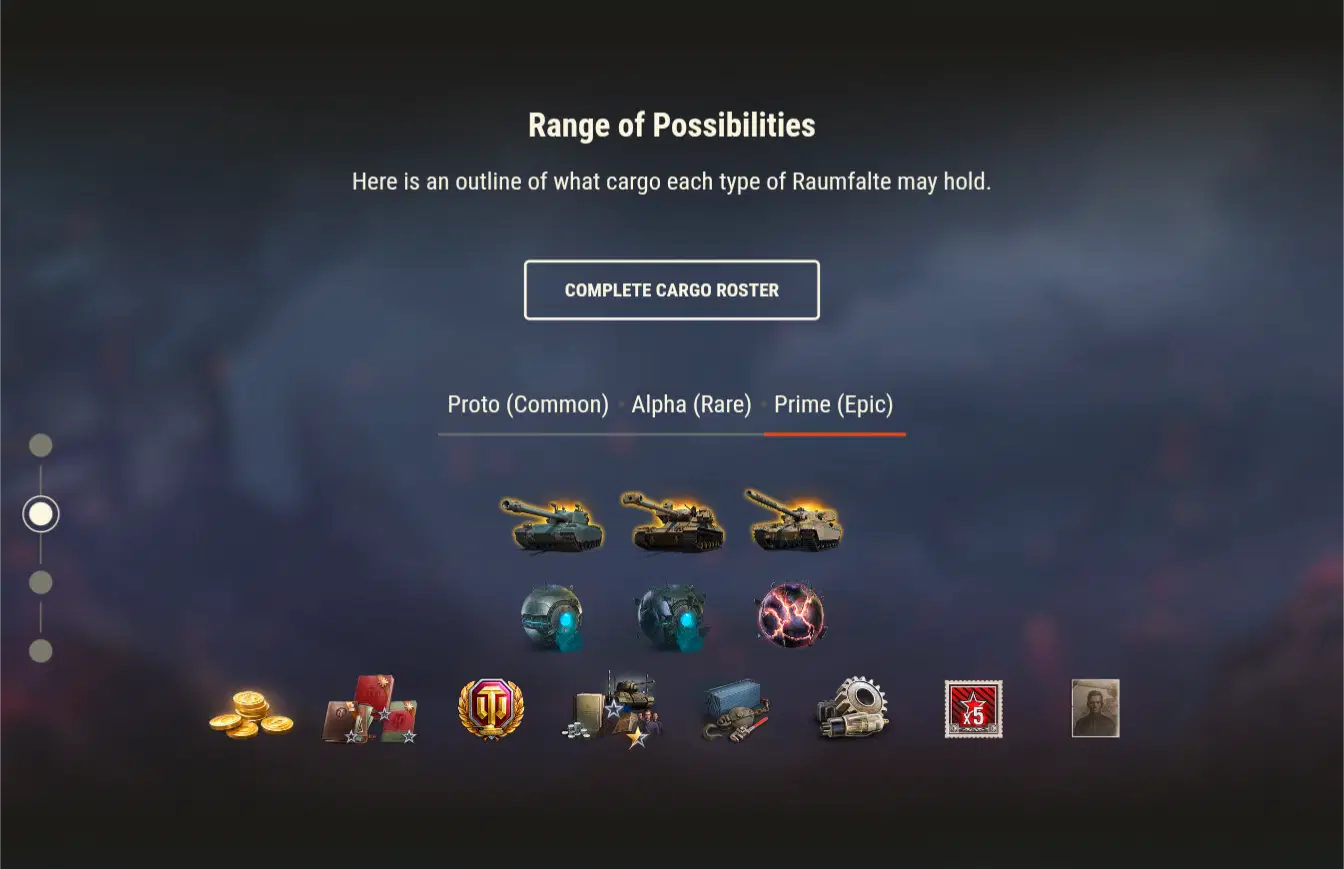
Task: Open the golden WoT Premium Account emblem
Action: pos(491,710)
